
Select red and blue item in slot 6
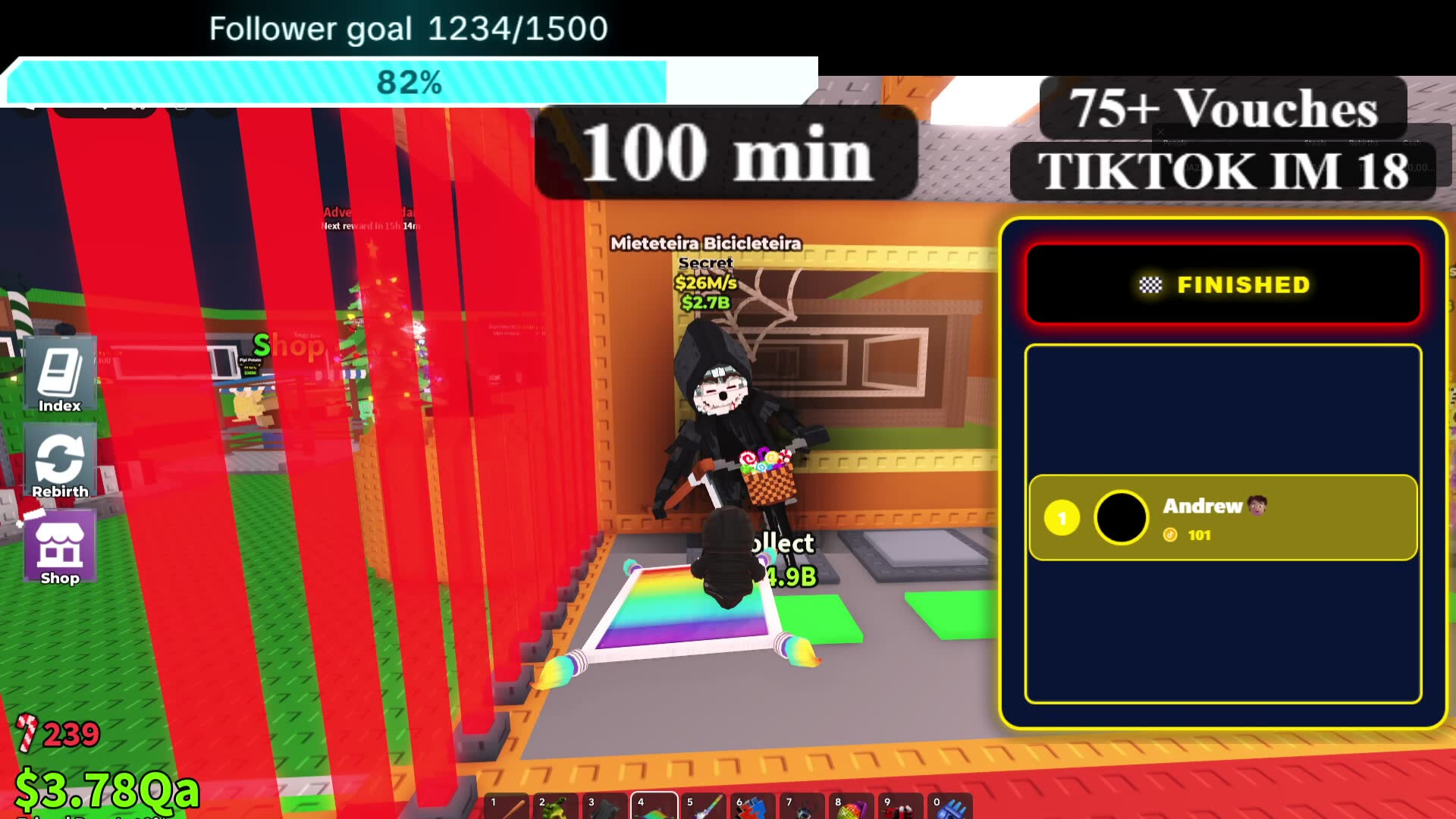coord(752,807)
